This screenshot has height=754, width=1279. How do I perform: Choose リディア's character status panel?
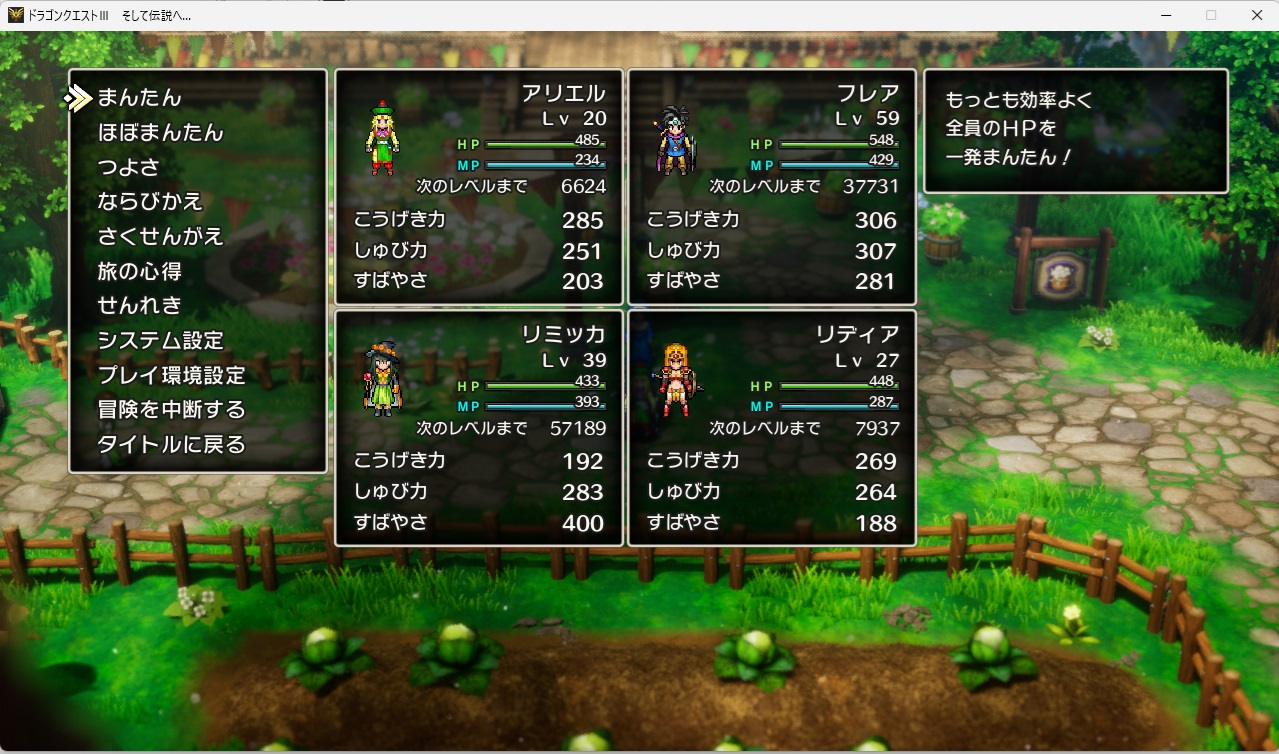[771, 428]
